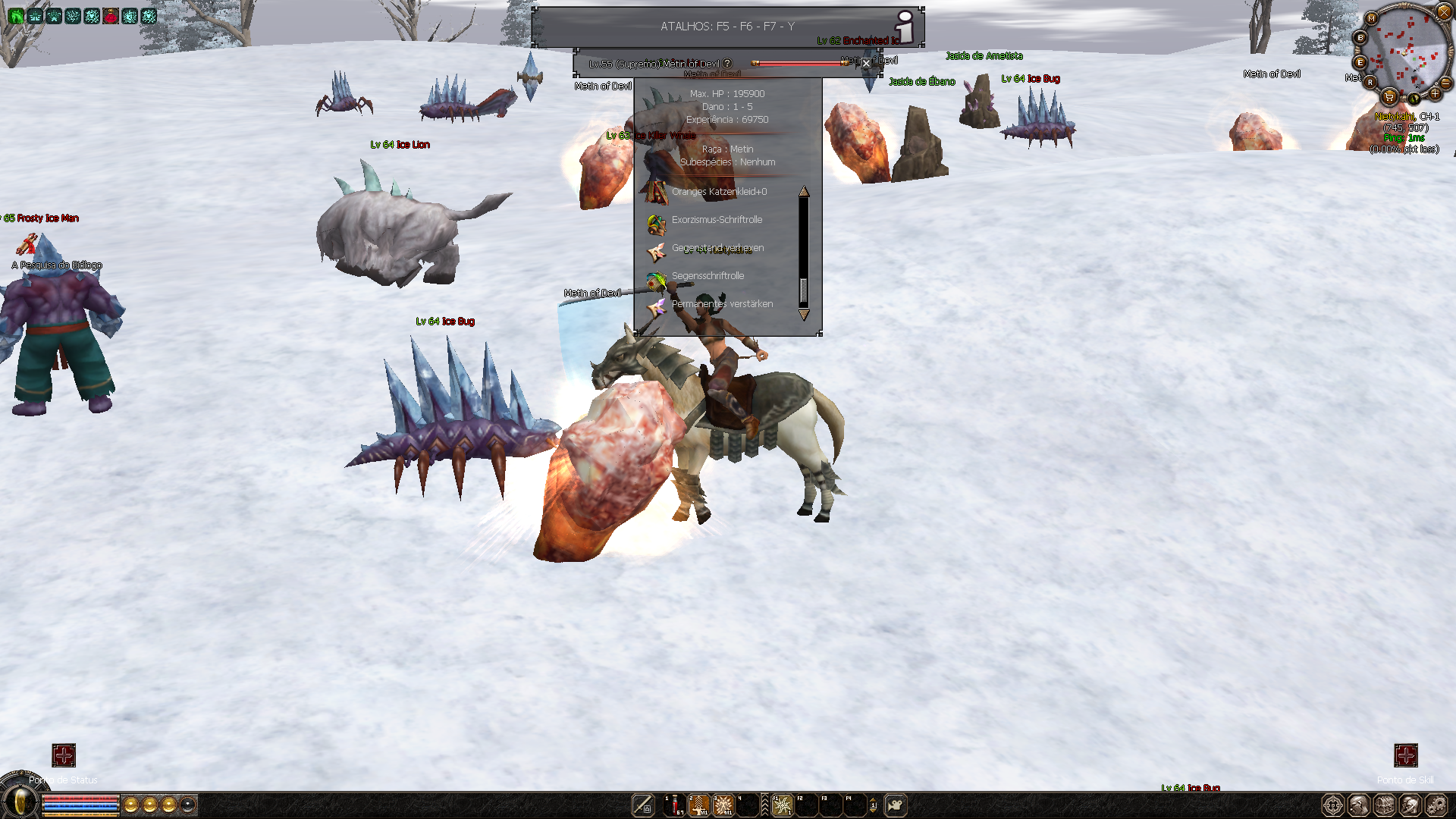Open the info icon on the Atalhos bar
This screenshot has height=819, width=1456.
coord(905,27)
